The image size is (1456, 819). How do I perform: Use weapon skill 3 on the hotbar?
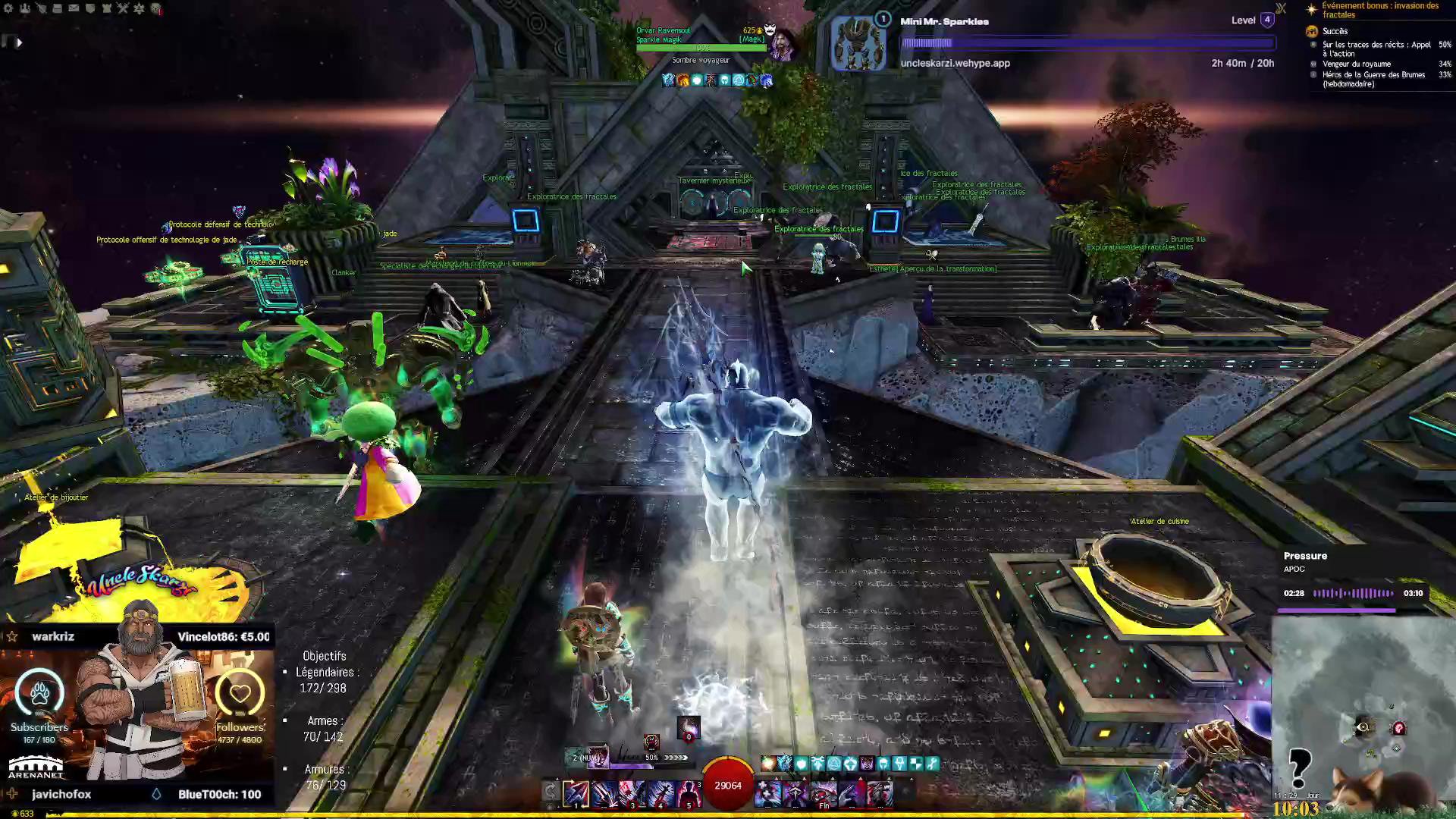(x=632, y=792)
